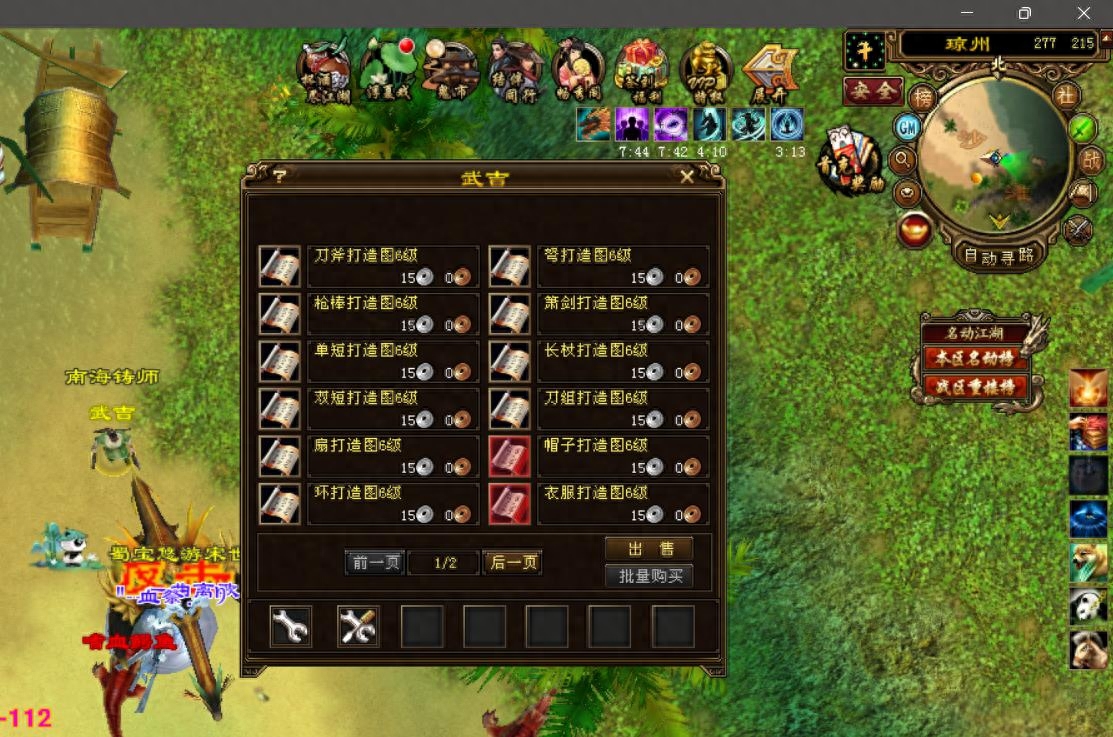The height and width of the screenshot is (737, 1113).
Task: Click the crossed tools repair-all icon
Action: 357,627
